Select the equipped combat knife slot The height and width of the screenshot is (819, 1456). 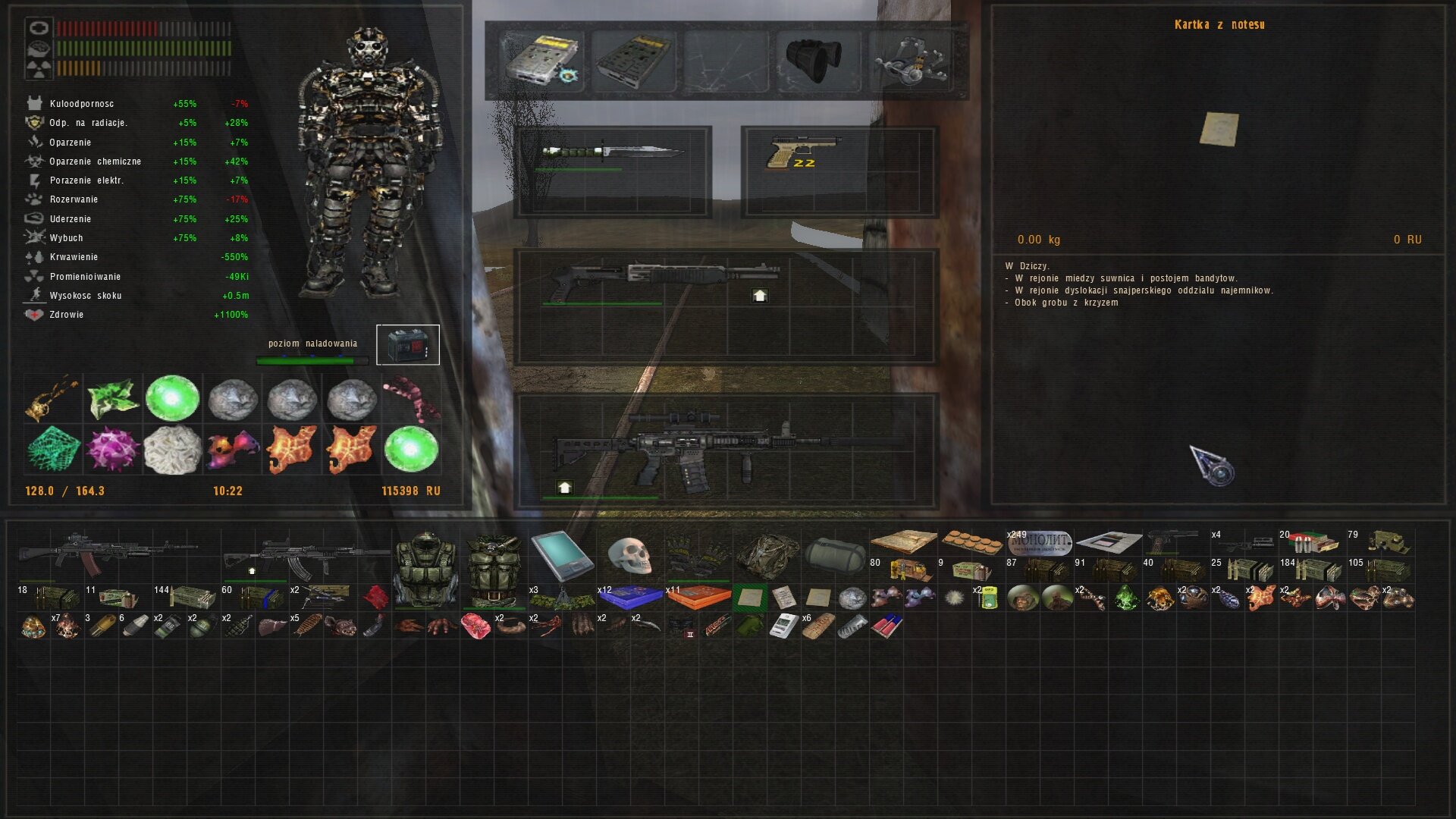pyautogui.click(x=611, y=152)
